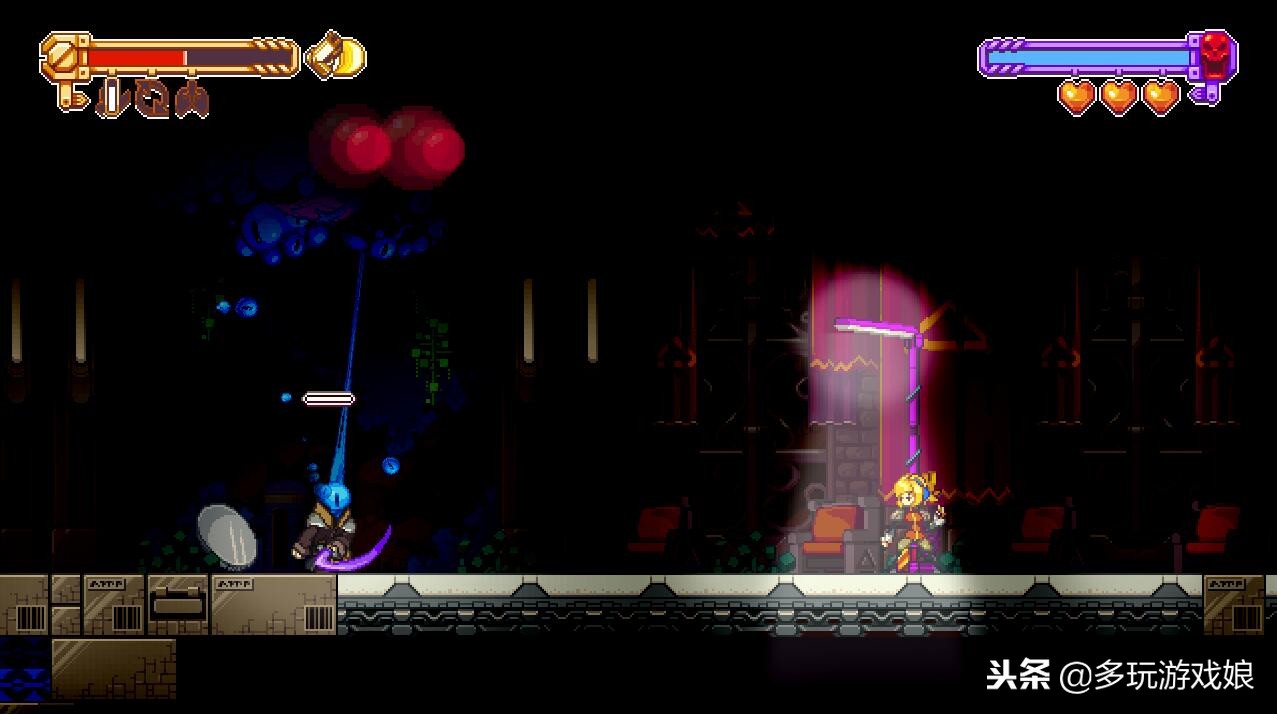Viewport: 1277px width, 714px height.
Task: Select the white vertical bar ability icon
Action: point(112,99)
